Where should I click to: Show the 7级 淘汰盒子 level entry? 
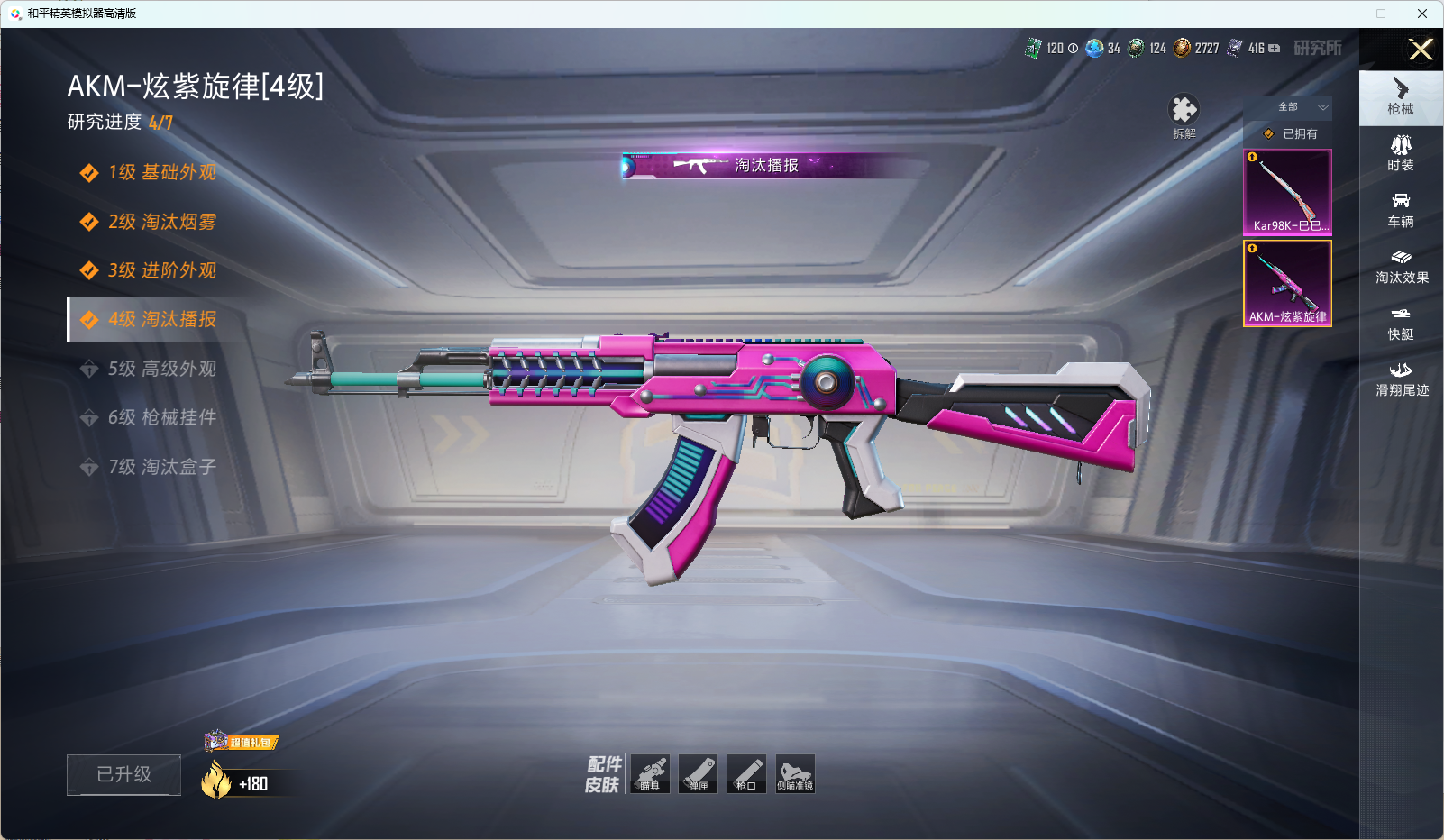162,467
